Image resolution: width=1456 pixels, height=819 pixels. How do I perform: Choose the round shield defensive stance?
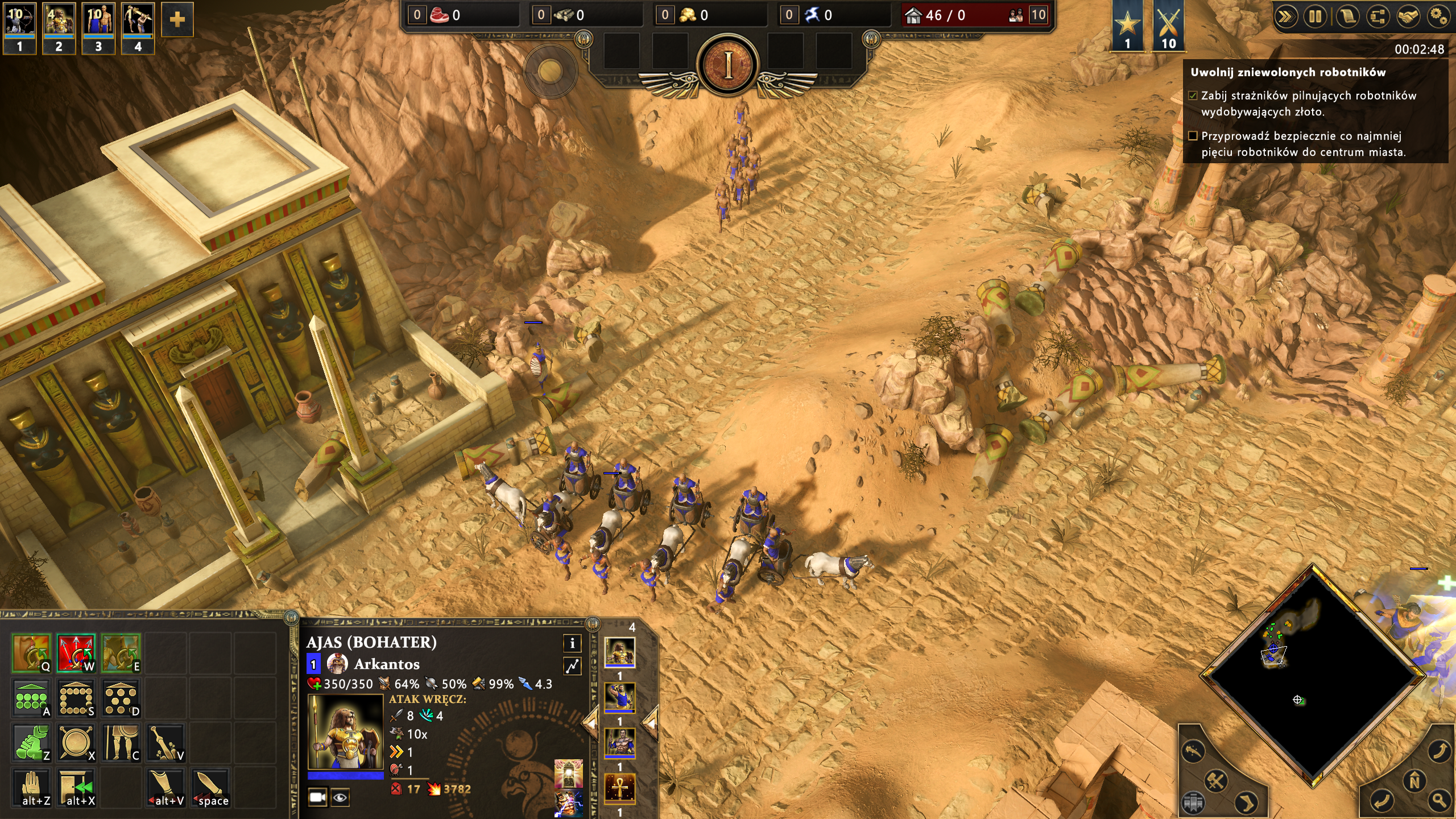[76, 743]
